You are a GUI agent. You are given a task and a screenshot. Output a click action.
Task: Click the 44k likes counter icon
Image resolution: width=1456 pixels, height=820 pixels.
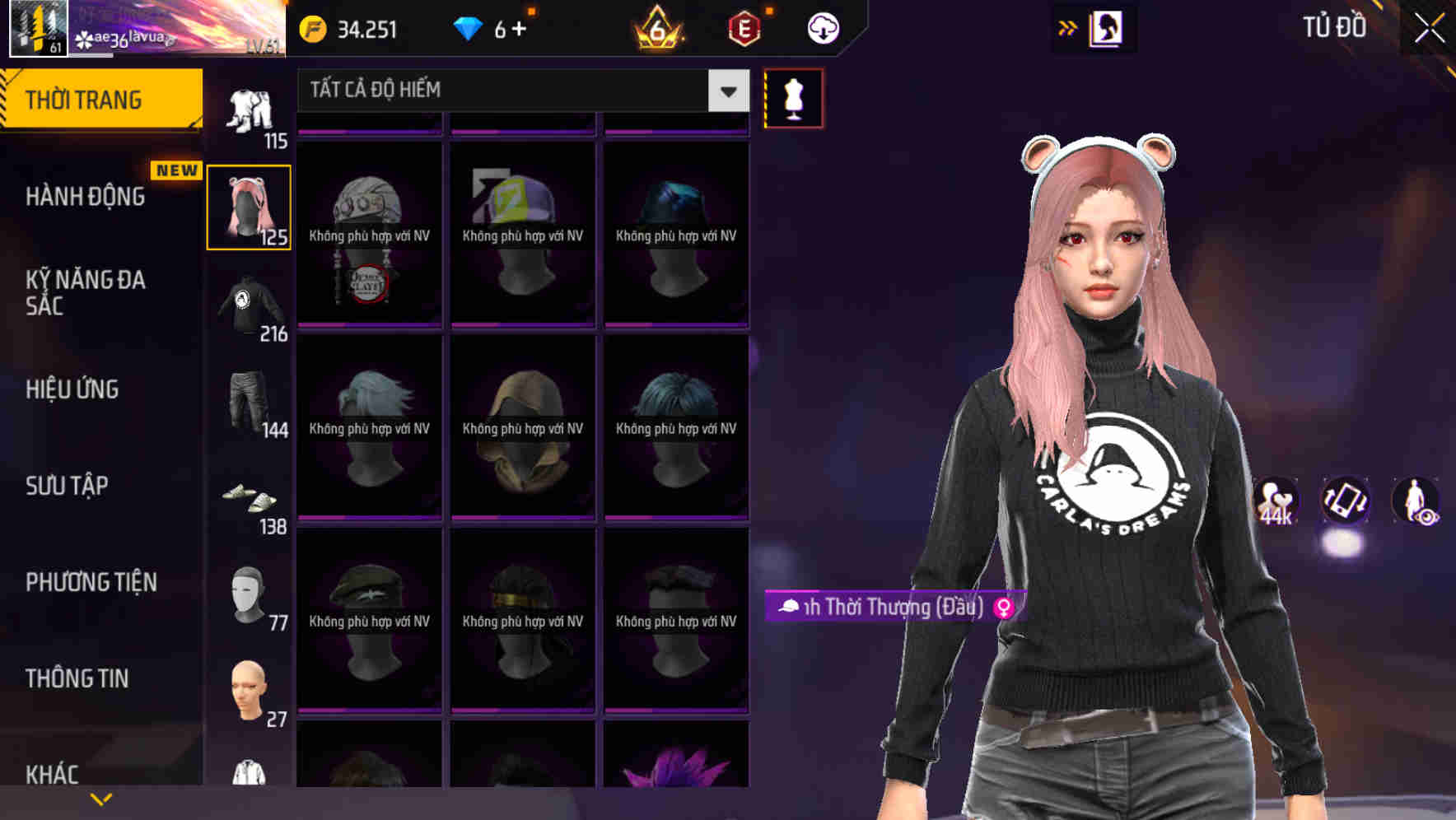point(1275,501)
